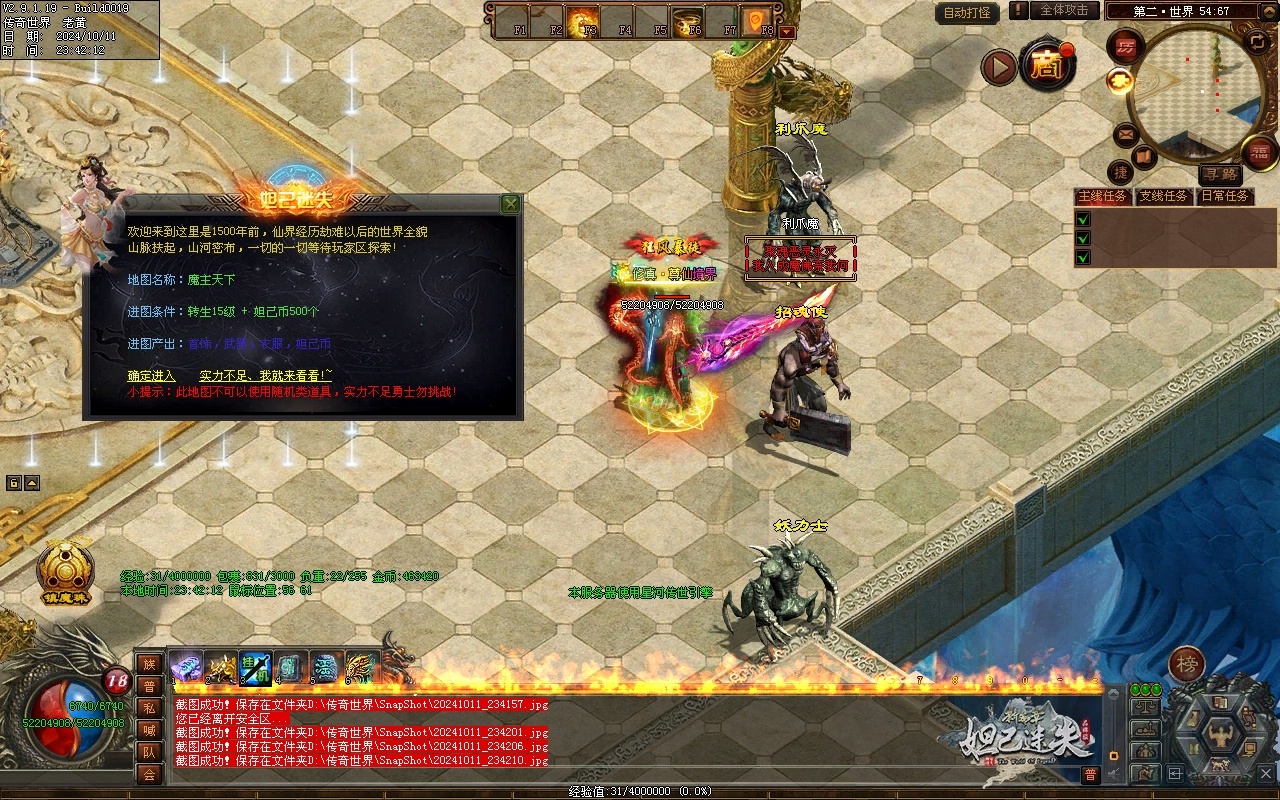1280x800 pixels.
Task: Open the 主线任务 tab
Action: [1103, 196]
